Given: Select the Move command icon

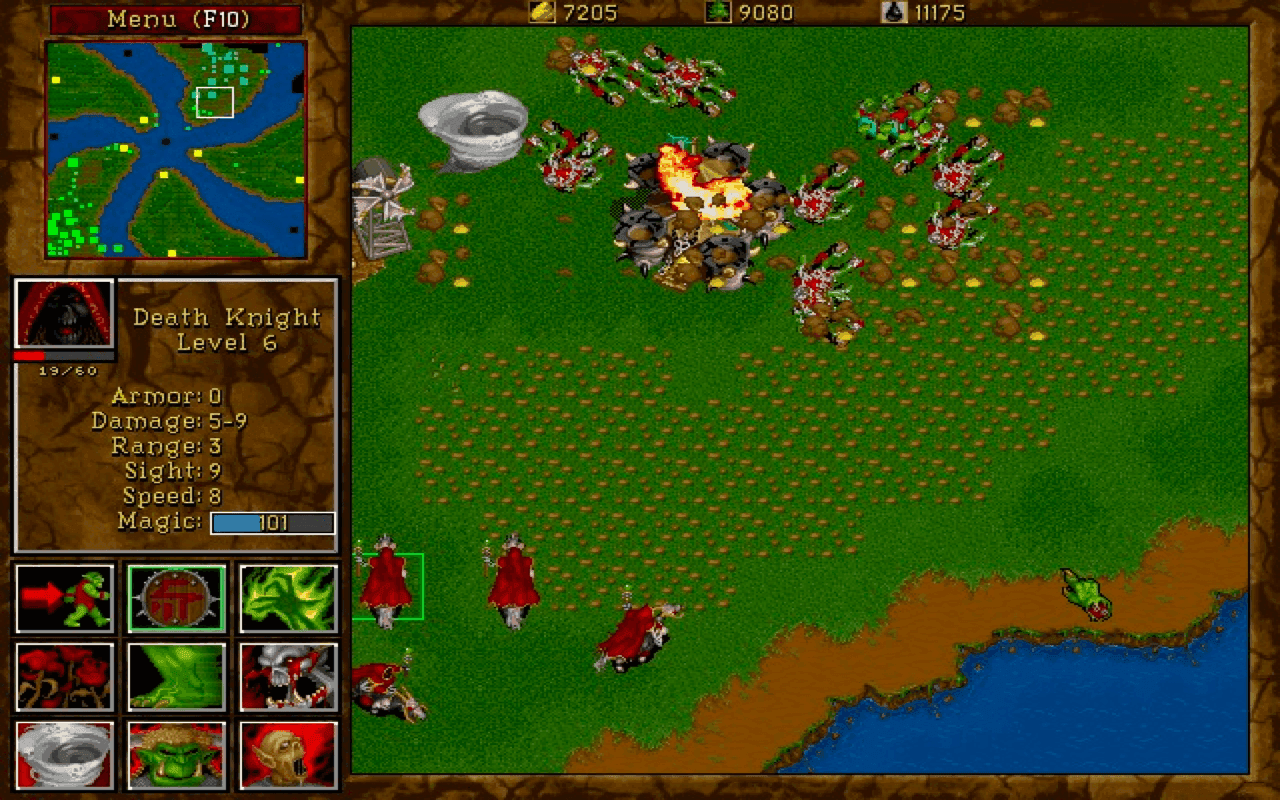Looking at the screenshot, I should (x=65, y=598).
